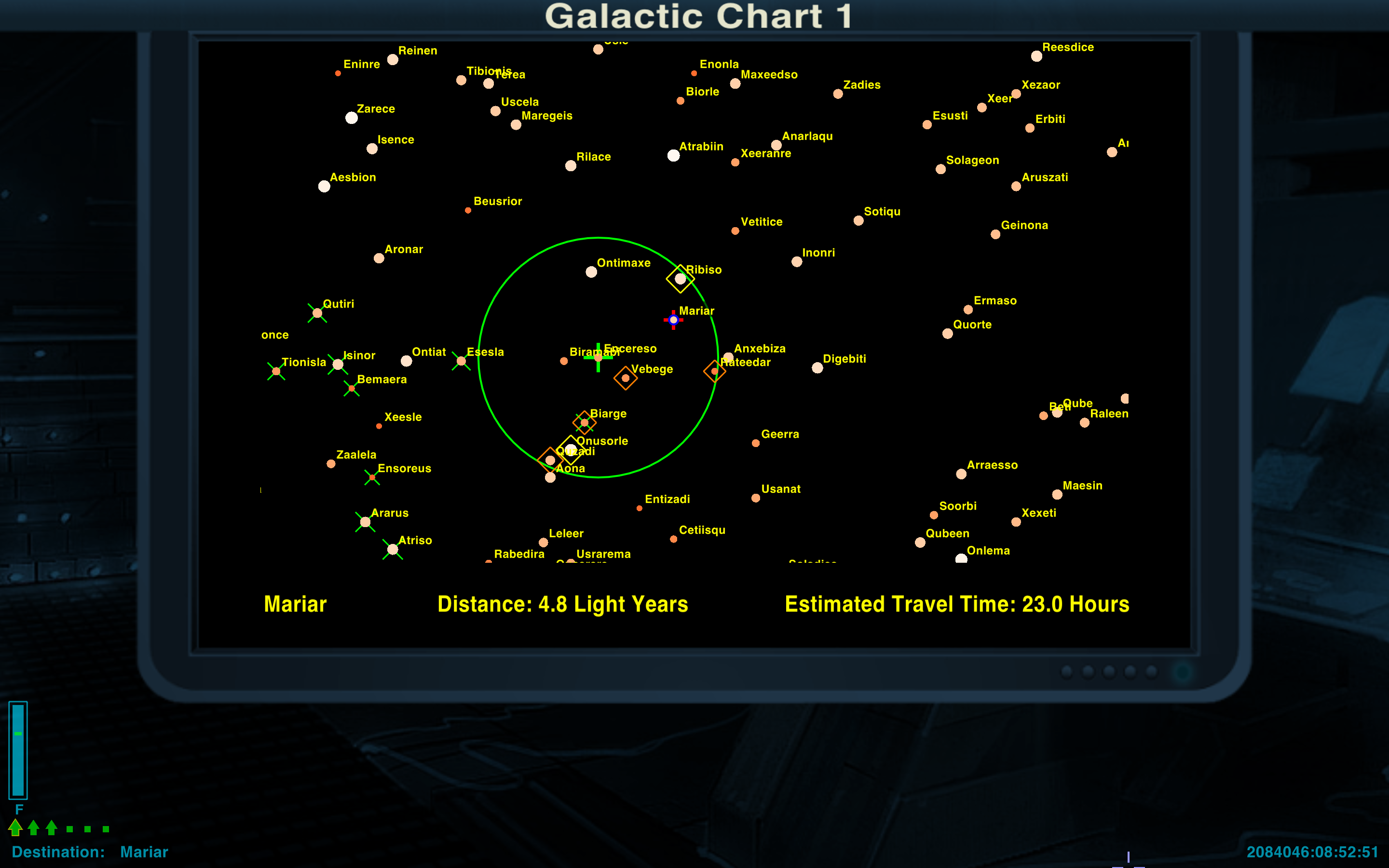This screenshot has height=868, width=1389.
Task: Choose Ribiso as the destination system
Action: pyautogui.click(x=680, y=279)
